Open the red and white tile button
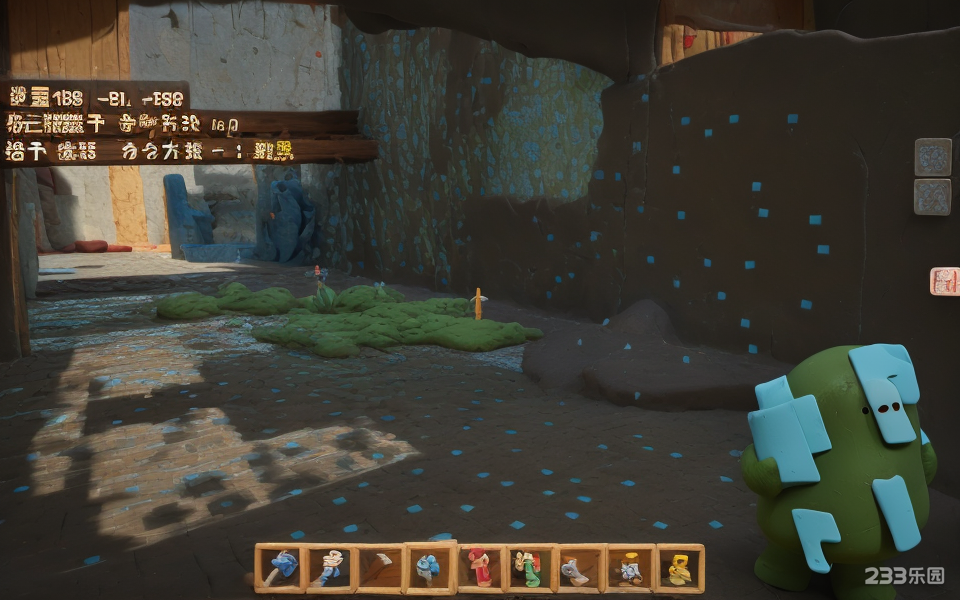This screenshot has width=960, height=600. pos(944,281)
